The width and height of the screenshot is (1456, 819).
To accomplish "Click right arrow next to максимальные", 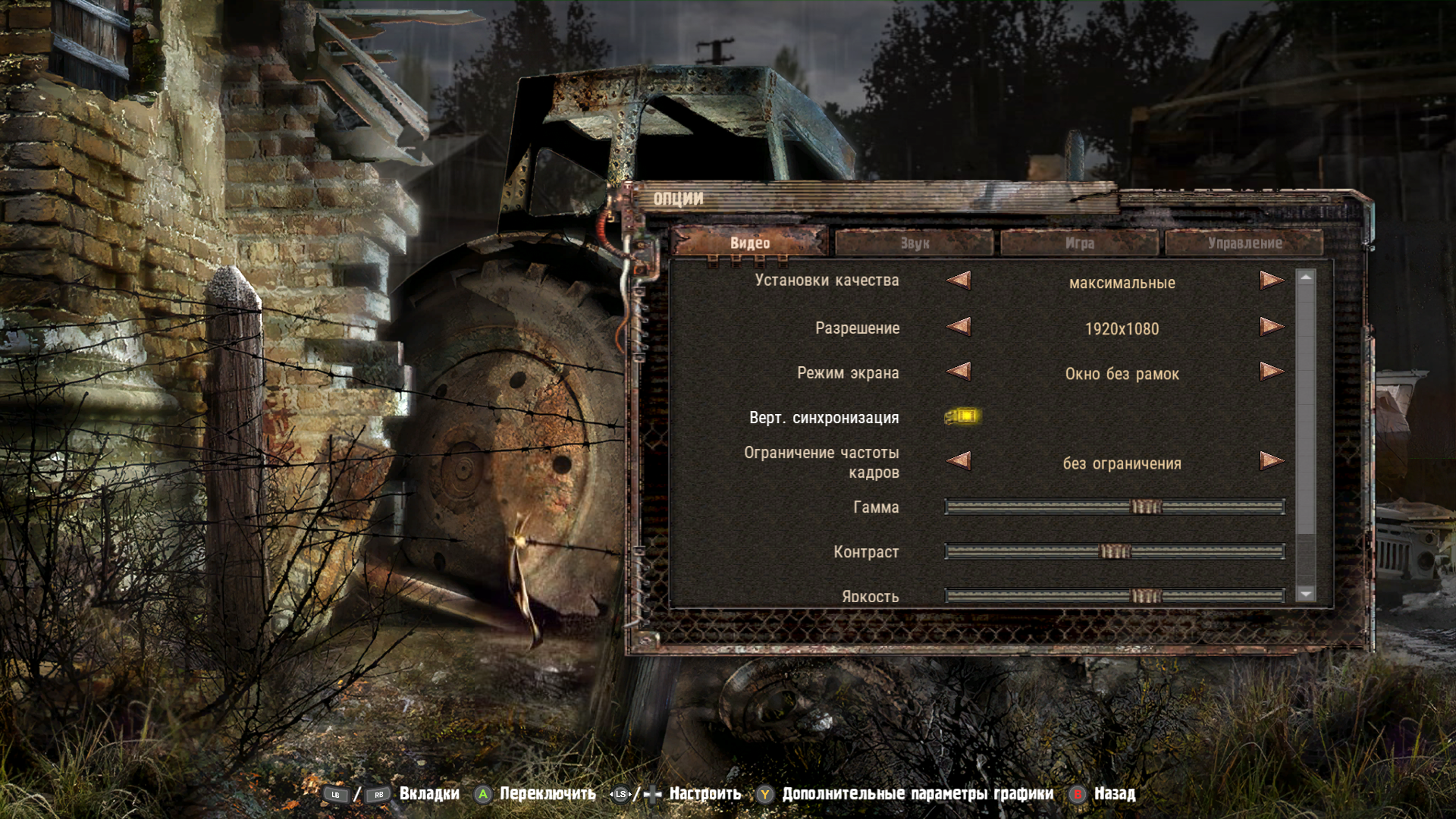I will click(x=1271, y=281).
